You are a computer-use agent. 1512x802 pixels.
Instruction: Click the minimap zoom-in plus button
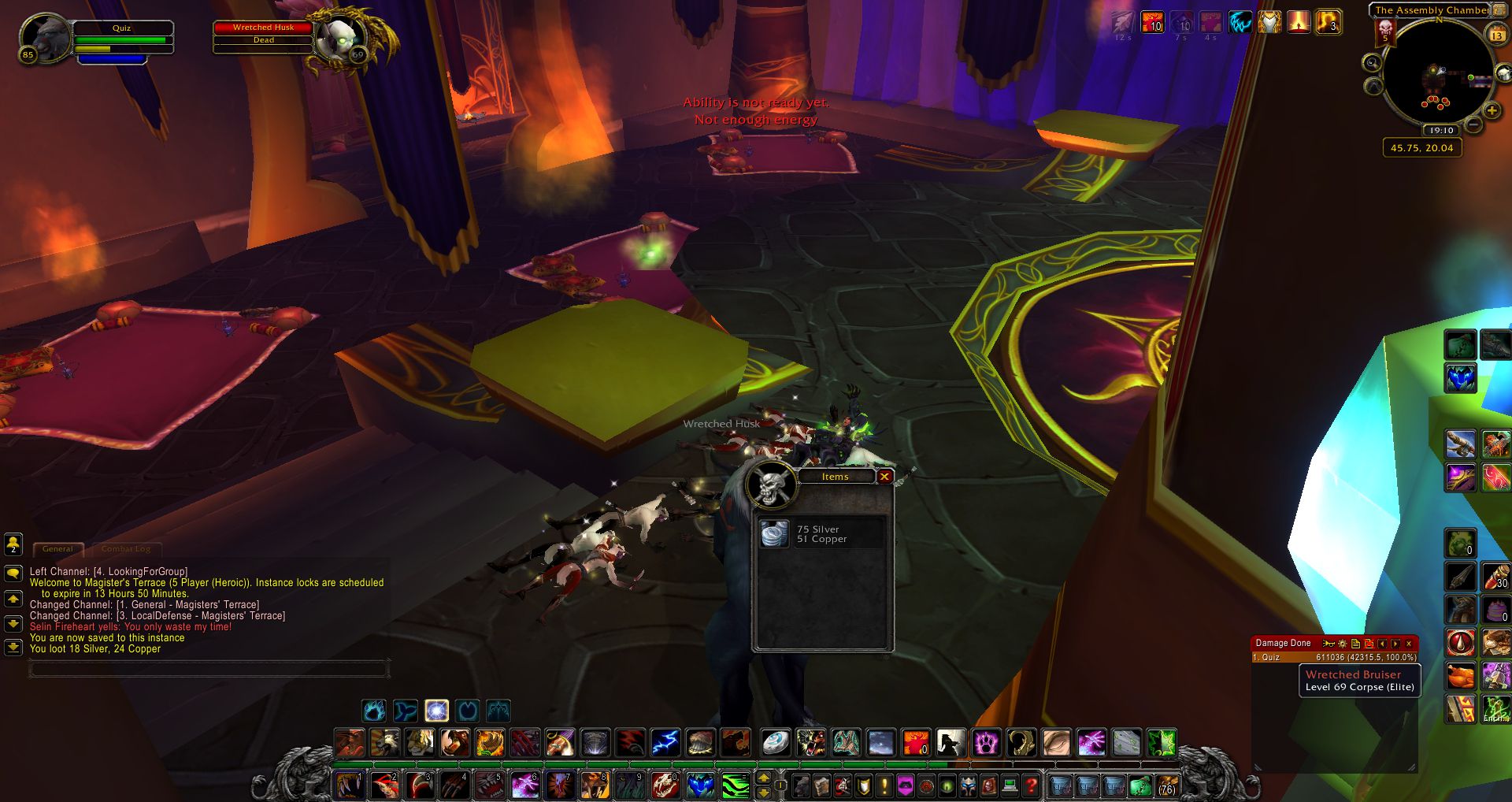click(1492, 111)
